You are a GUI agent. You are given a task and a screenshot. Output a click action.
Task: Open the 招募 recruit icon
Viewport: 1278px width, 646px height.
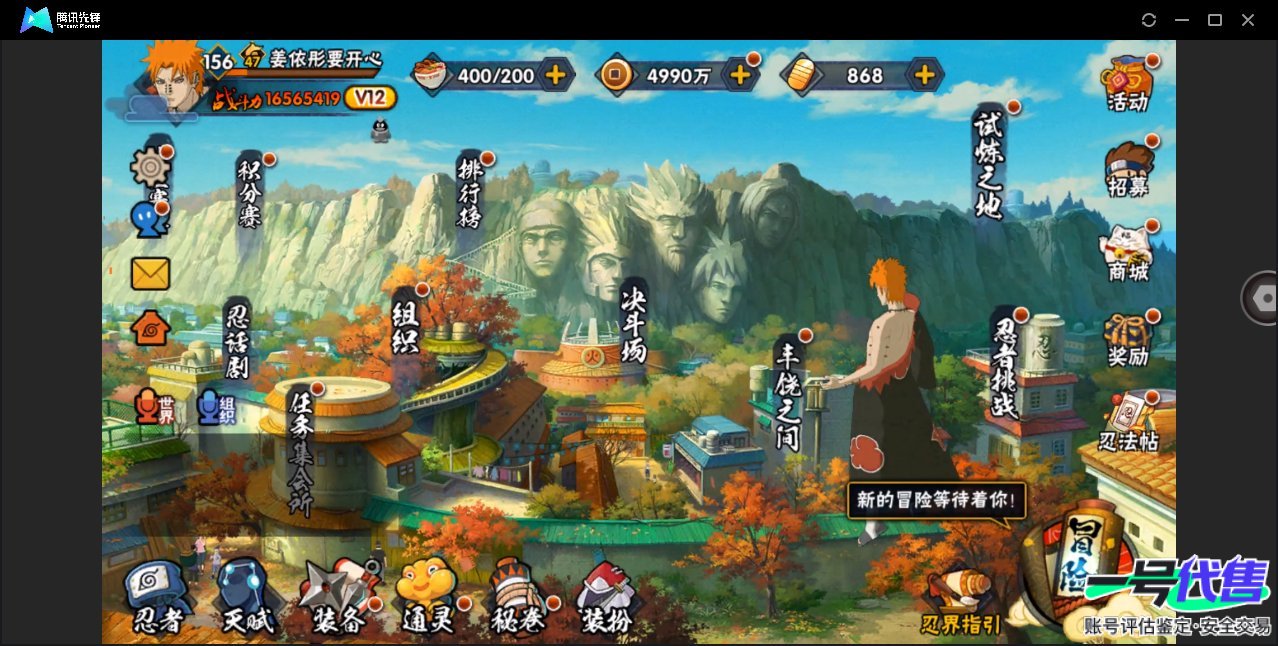pyautogui.click(x=1128, y=170)
